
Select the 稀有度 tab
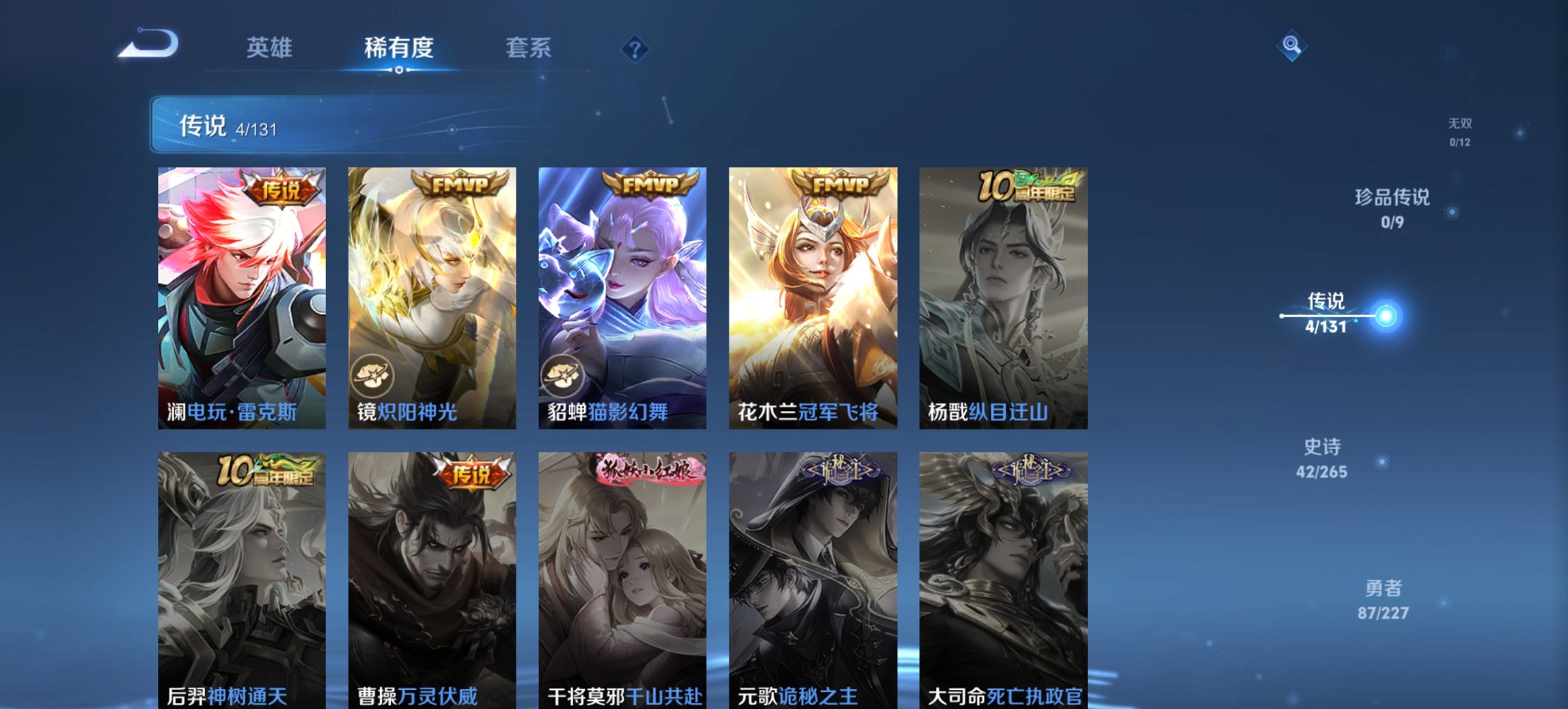(399, 47)
